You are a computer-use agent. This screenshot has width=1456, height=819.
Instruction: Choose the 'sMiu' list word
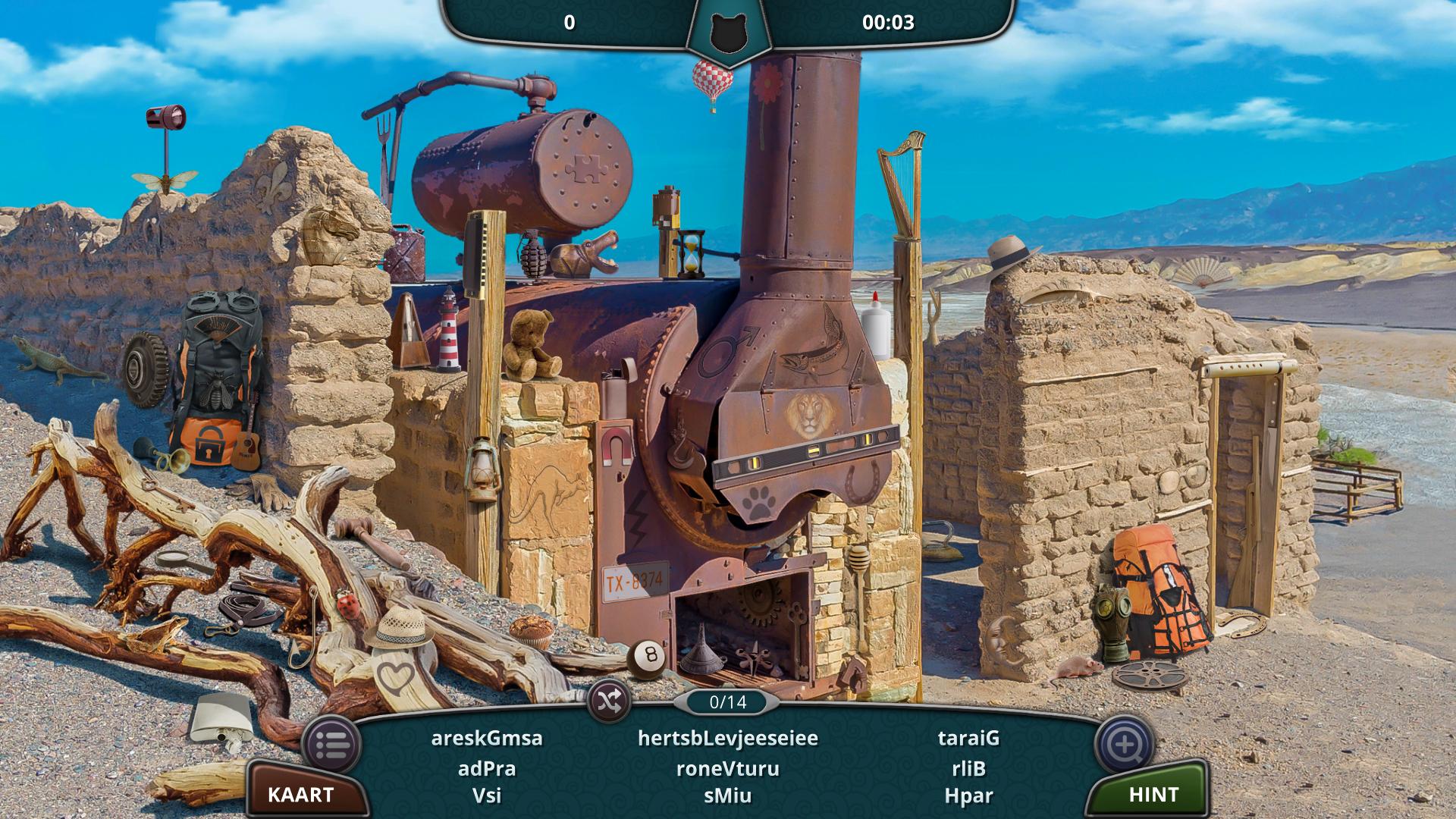[728, 795]
